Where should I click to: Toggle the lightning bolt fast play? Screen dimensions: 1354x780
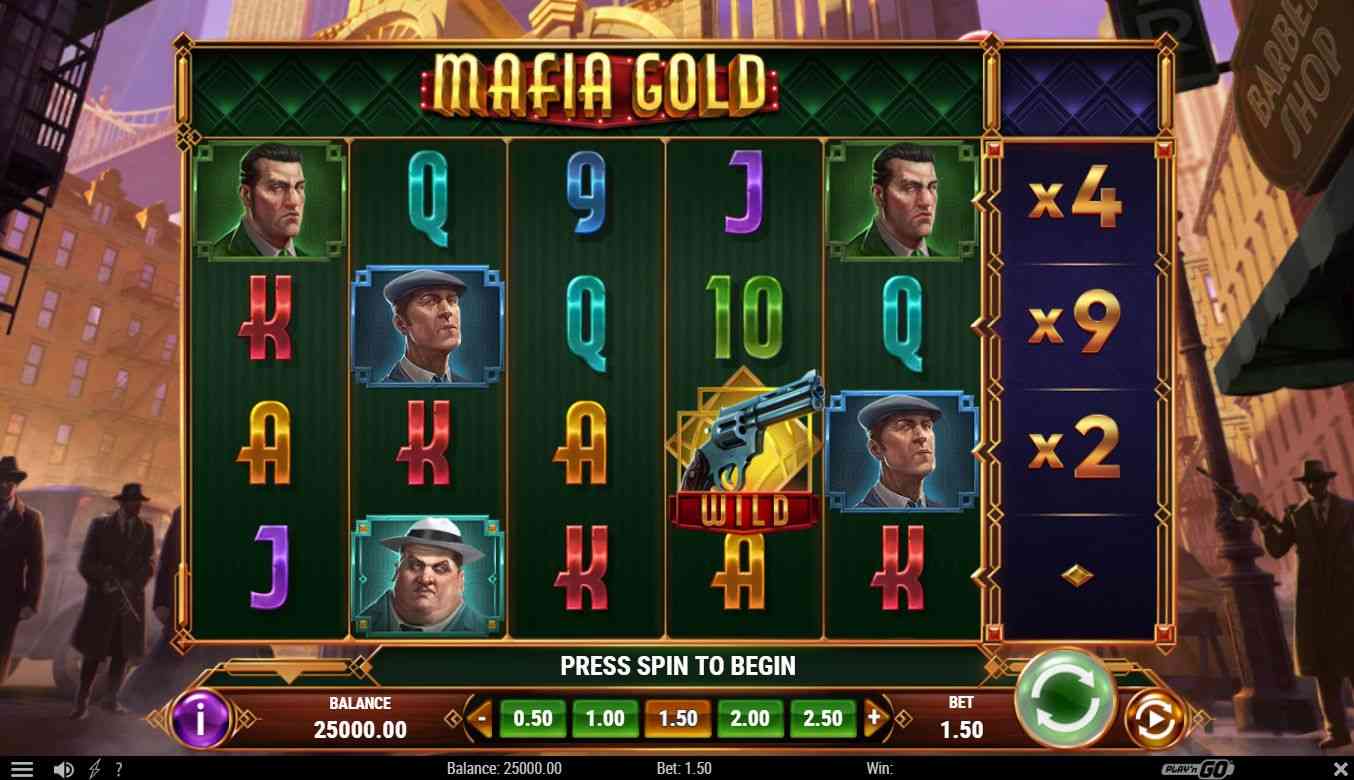tap(95, 769)
